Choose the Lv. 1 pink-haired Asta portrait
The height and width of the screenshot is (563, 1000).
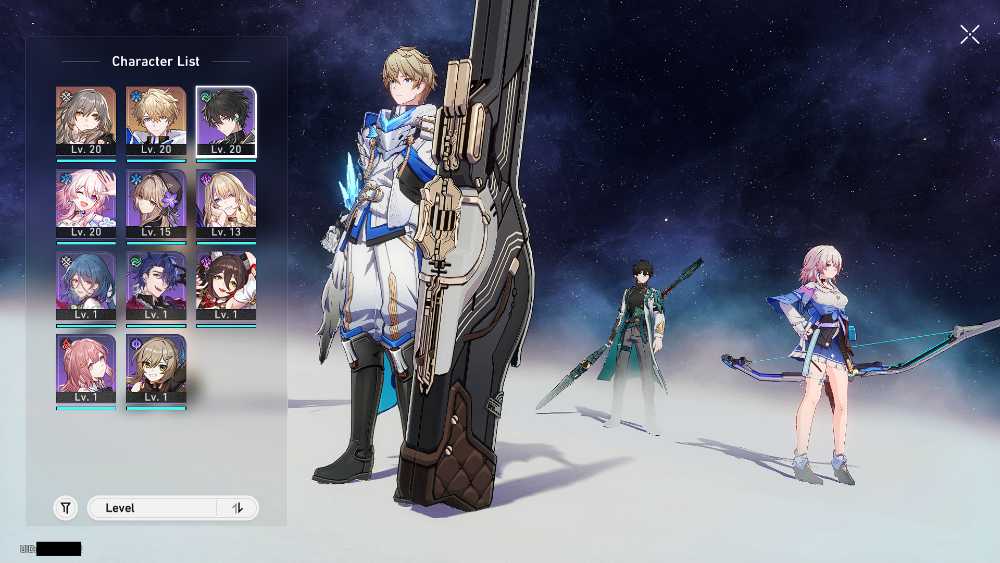tap(86, 370)
